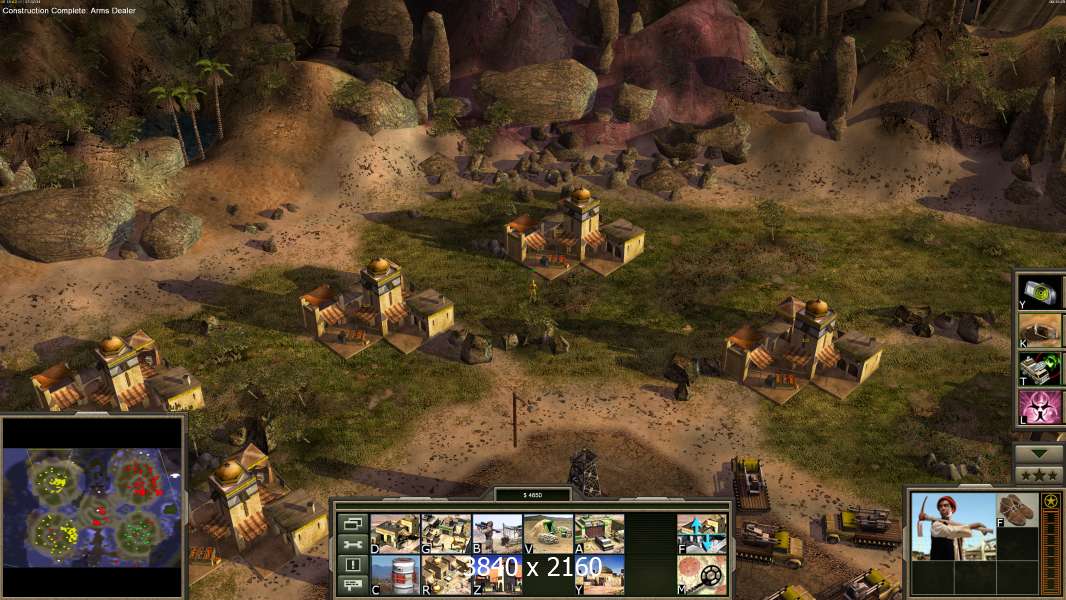Open the minimap view
Viewport: 1066px width, 600px height.
pyautogui.click(x=93, y=506)
